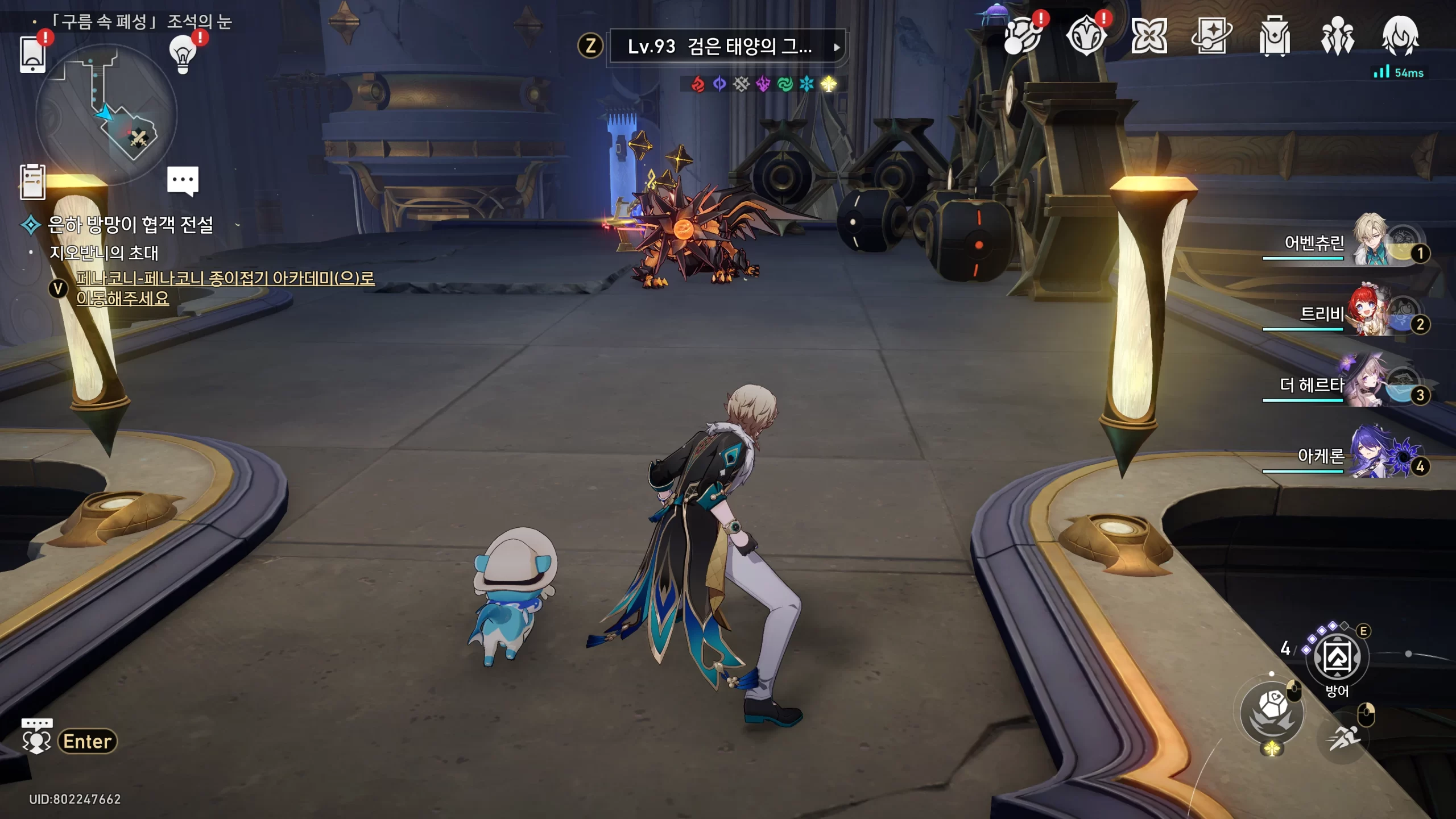Open the chat speech bubble

coord(183,180)
